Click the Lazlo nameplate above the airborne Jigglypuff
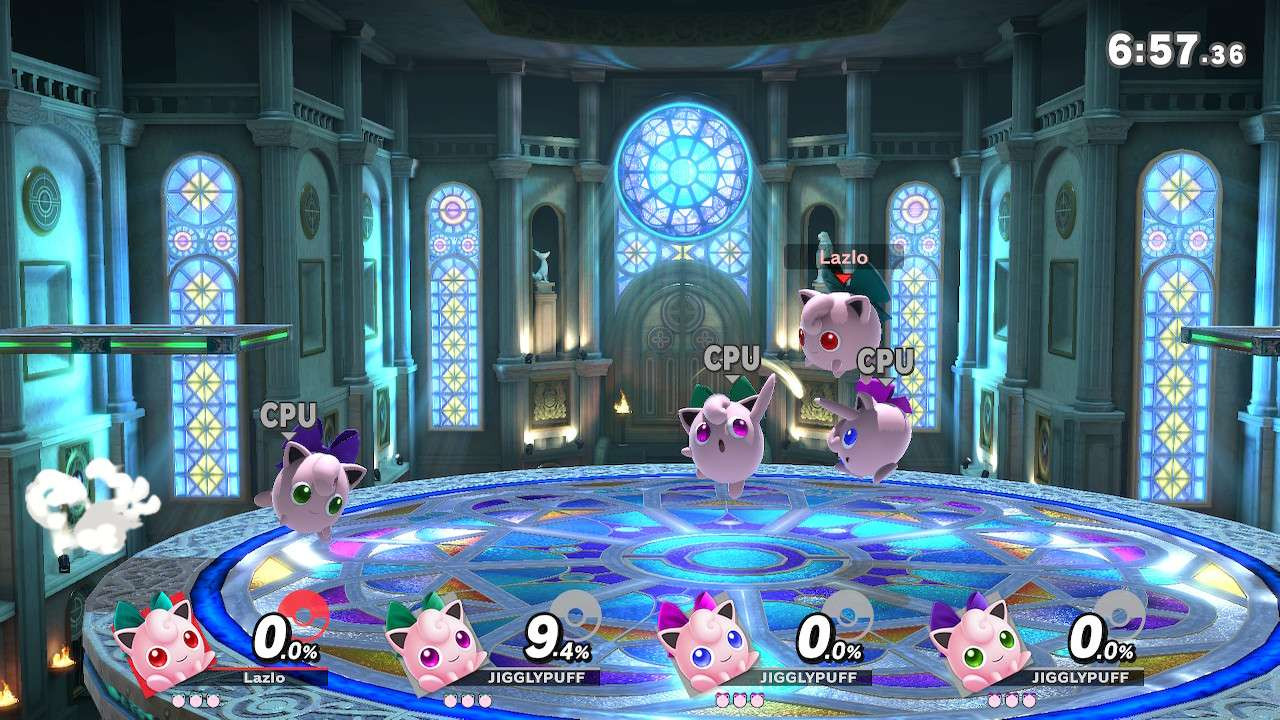This screenshot has height=720, width=1280. (x=845, y=257)
